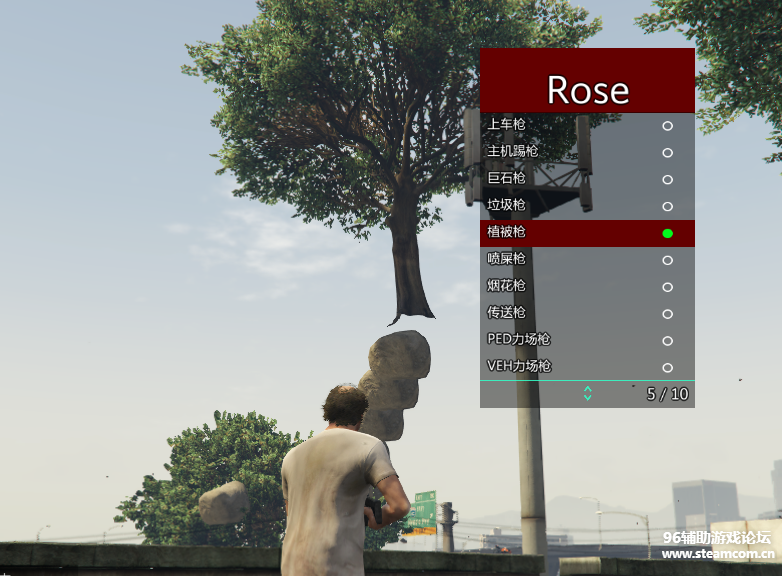Toggle the 传送枪 option

[x=587, y=314]
